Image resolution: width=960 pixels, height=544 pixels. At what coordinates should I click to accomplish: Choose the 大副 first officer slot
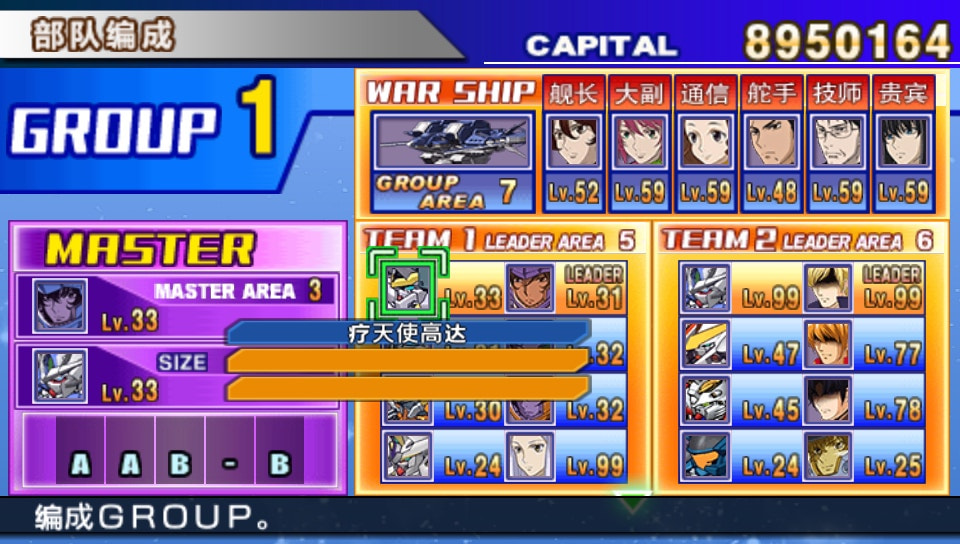tap(639, 143)
